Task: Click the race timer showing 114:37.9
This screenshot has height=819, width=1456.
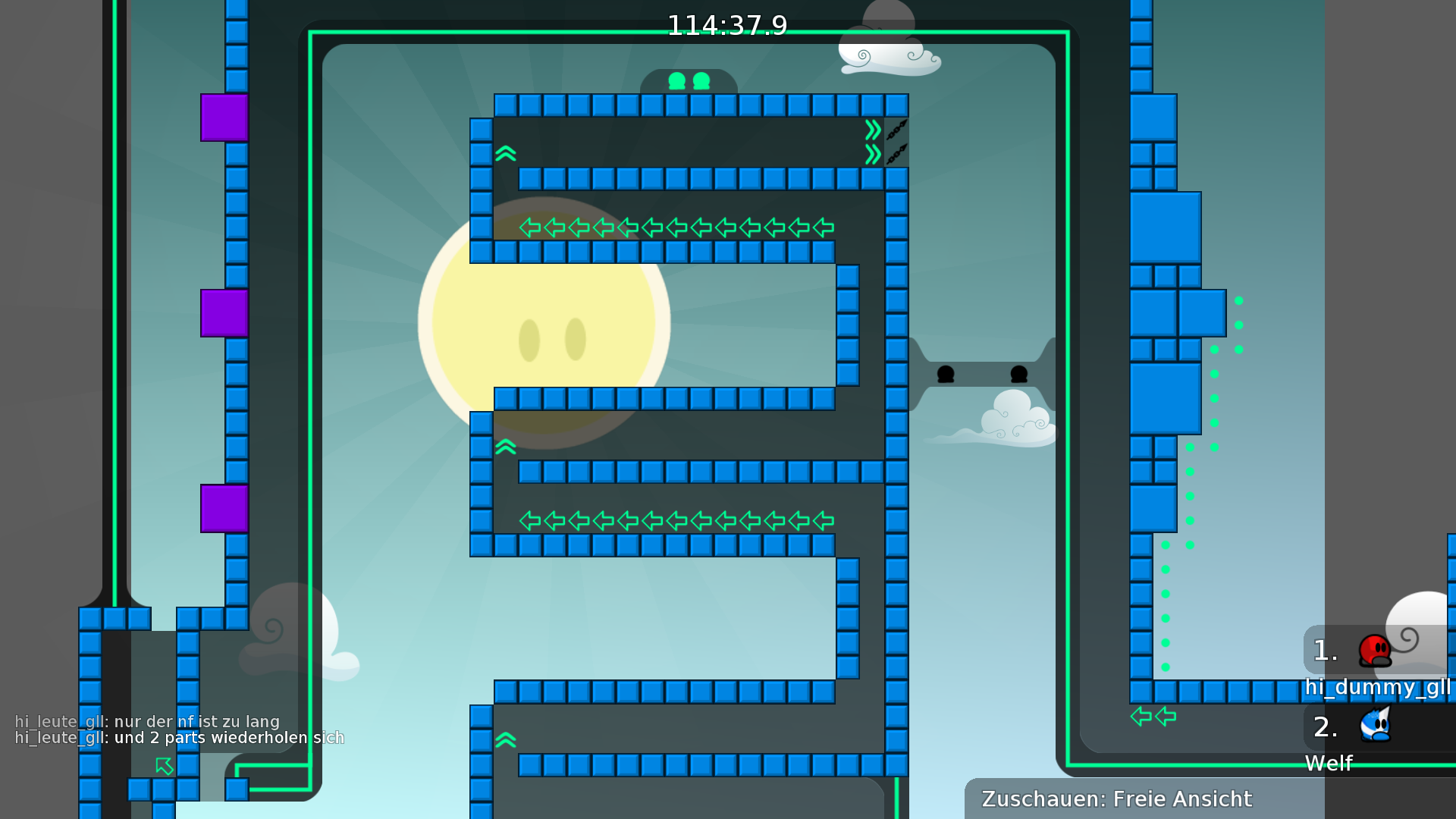Action: pyautogui.click(x=727, y=25)
